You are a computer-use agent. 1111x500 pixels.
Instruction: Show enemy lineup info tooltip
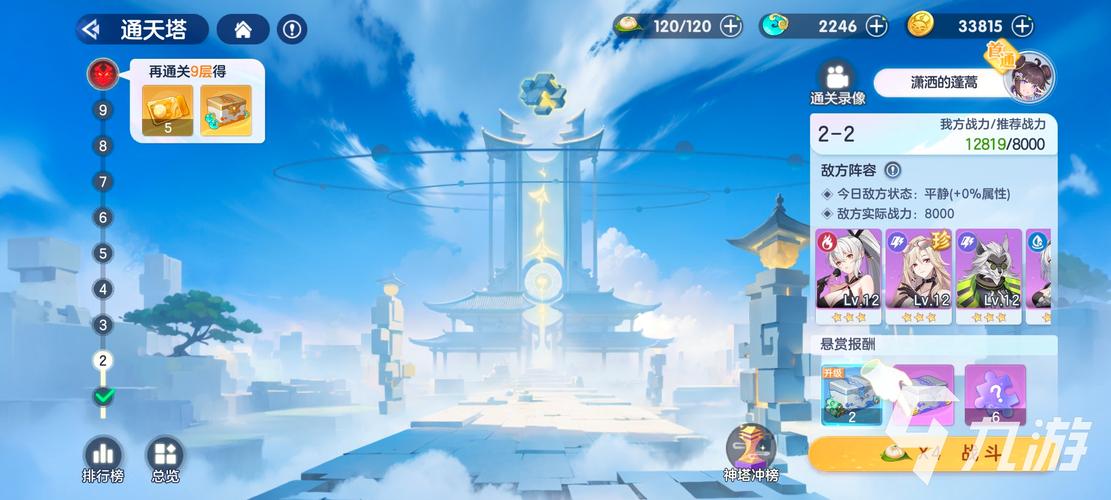pos(893,171)
